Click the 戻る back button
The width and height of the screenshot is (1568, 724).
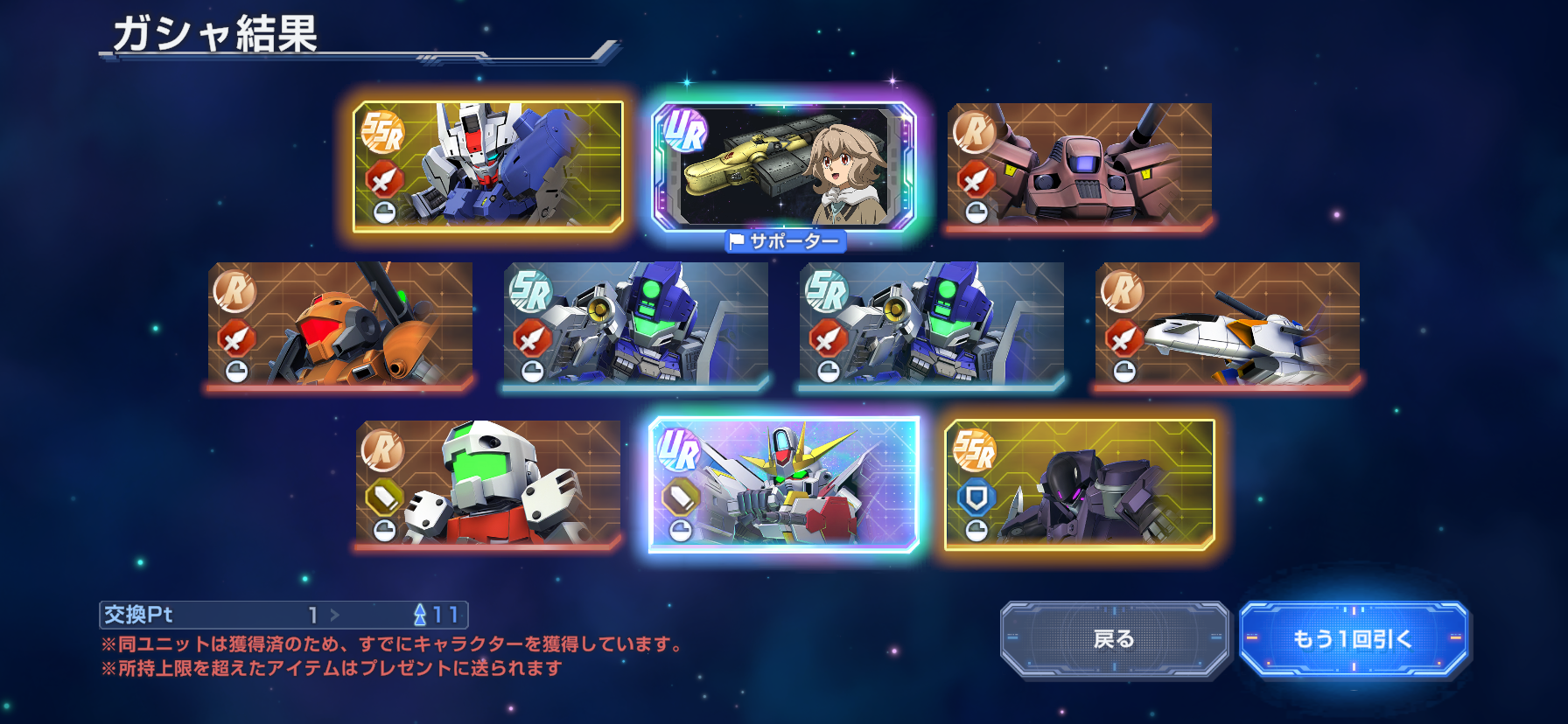1114,639
